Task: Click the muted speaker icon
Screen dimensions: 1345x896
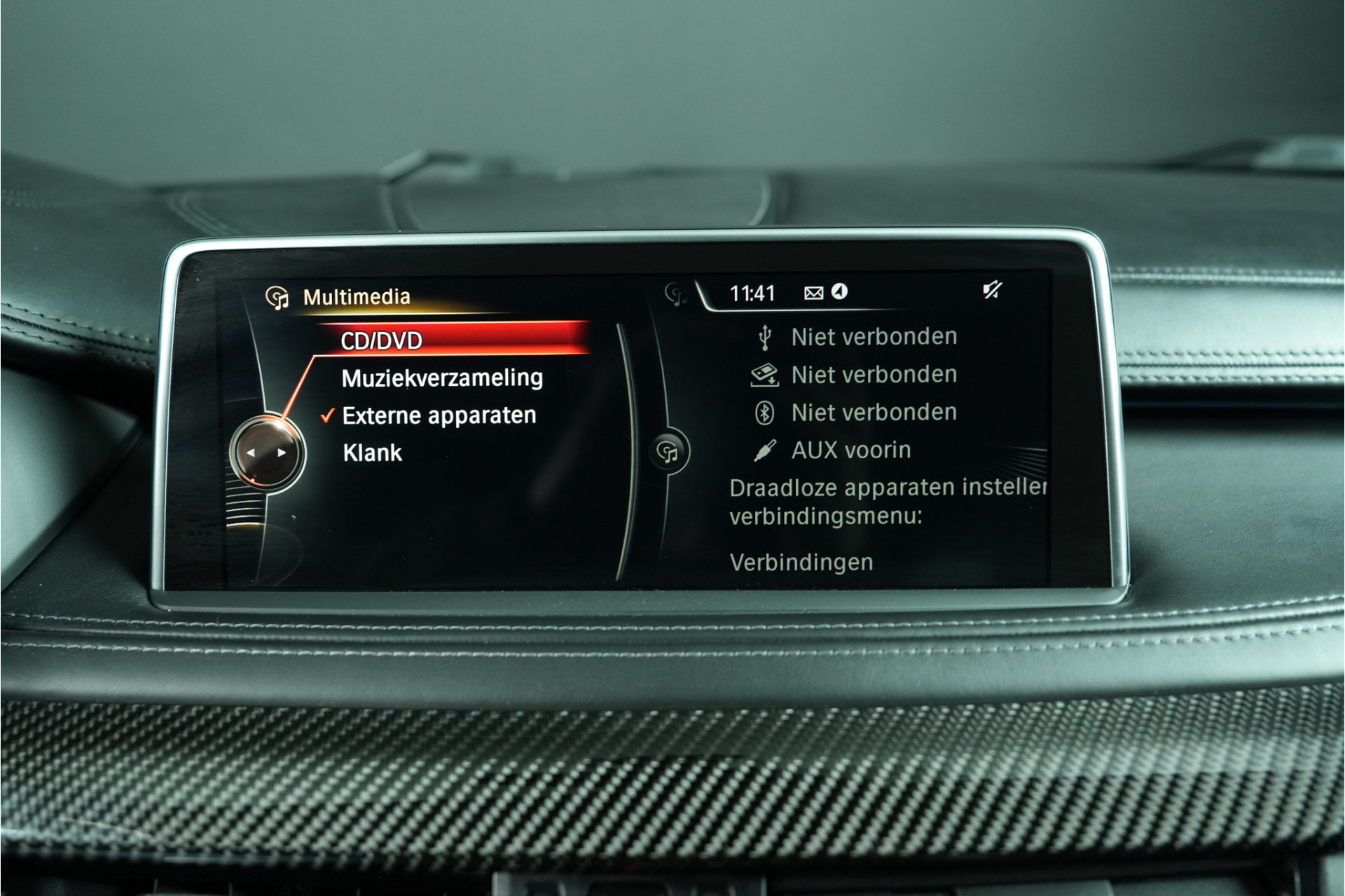Action: 992,290
